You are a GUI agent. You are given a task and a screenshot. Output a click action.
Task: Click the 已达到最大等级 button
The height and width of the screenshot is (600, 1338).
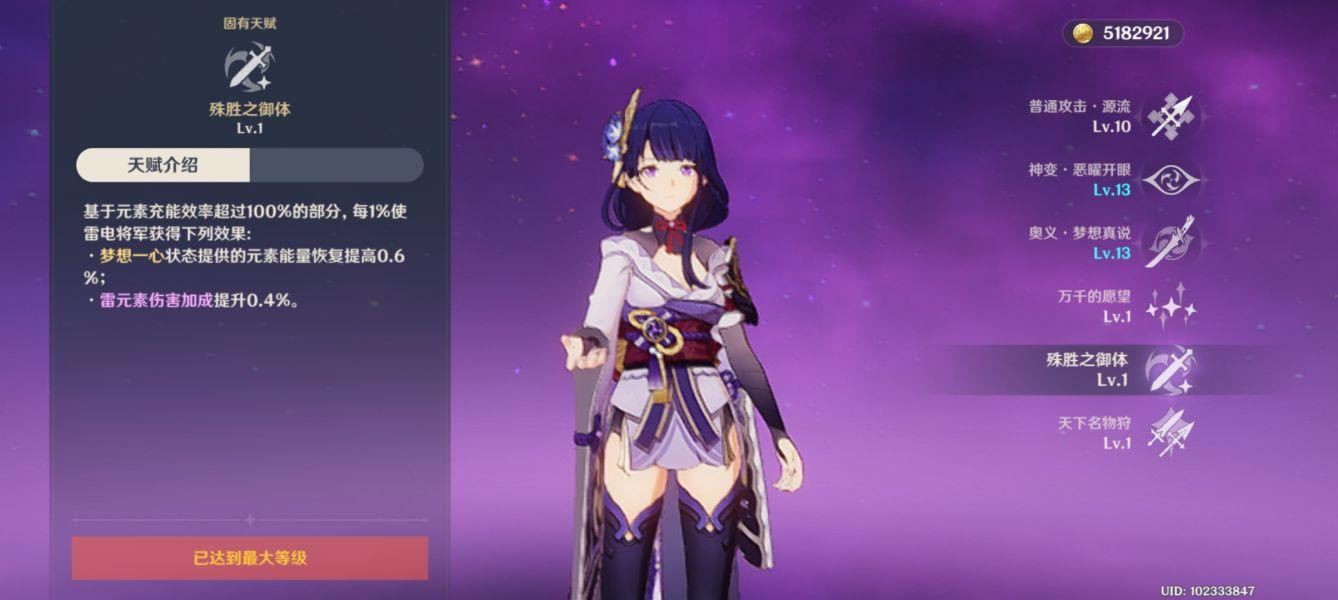pos(250,558)
